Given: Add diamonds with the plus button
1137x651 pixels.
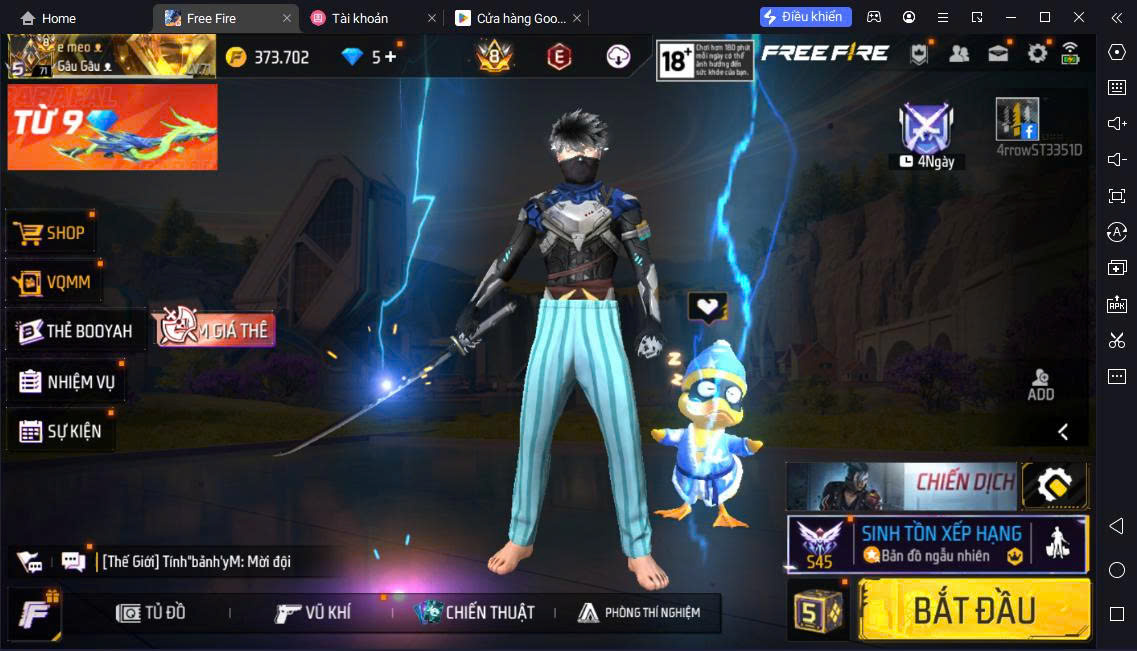Looking at the screenshot, I should pyautogui.click(x=390, y=57).
